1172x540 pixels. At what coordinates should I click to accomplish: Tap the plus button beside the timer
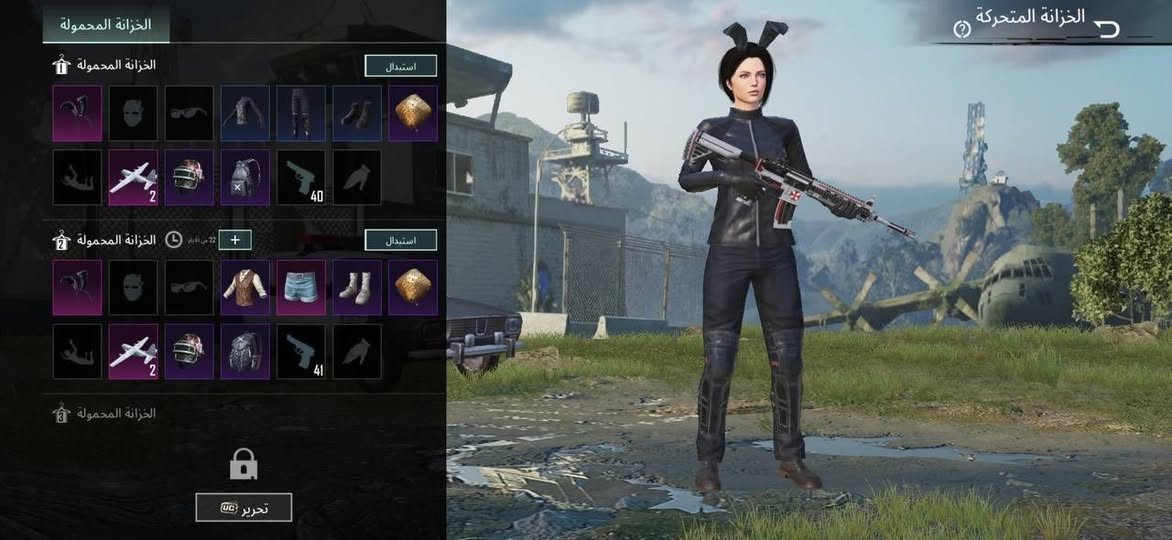tap(235, 240)
